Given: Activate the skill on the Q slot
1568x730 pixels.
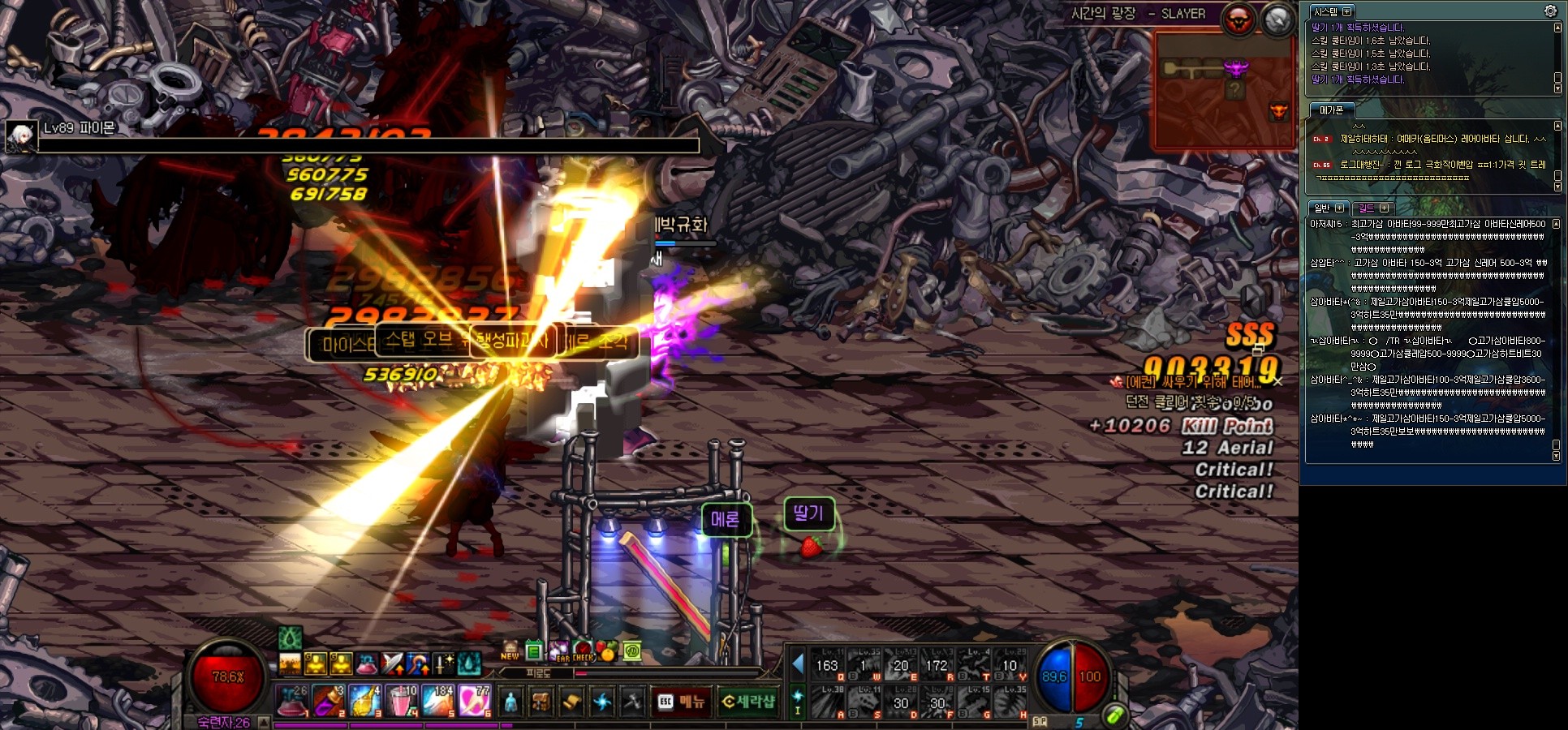Looking at the screenshot, I should coord(828,665).
